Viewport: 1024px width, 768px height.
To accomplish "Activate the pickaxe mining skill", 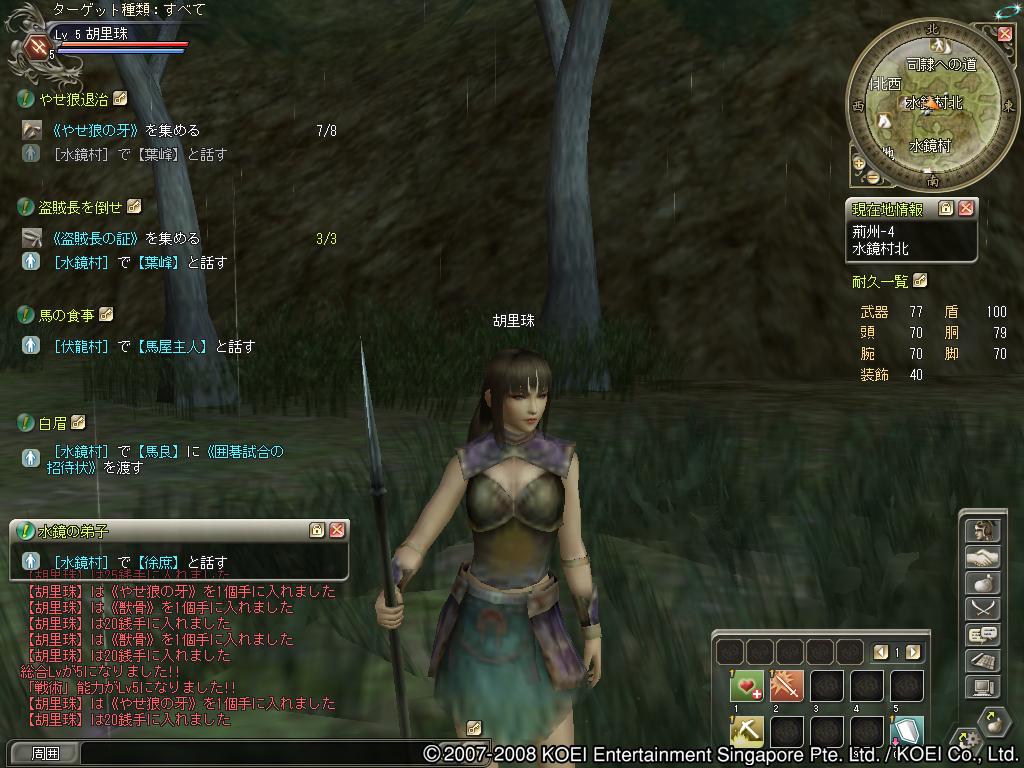I will click(746, 732).
